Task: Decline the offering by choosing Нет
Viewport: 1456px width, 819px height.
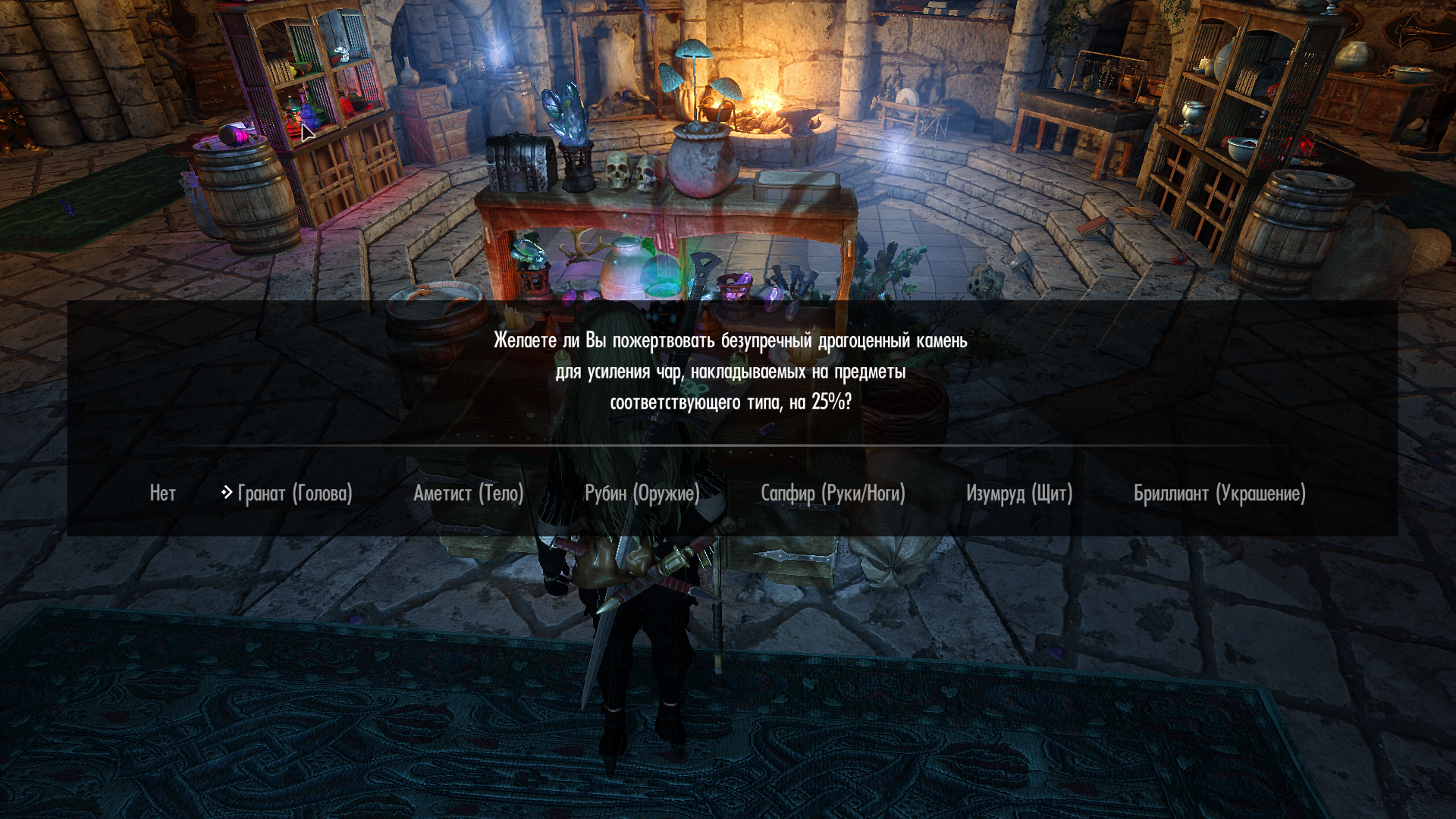Action: click(162, 494)
